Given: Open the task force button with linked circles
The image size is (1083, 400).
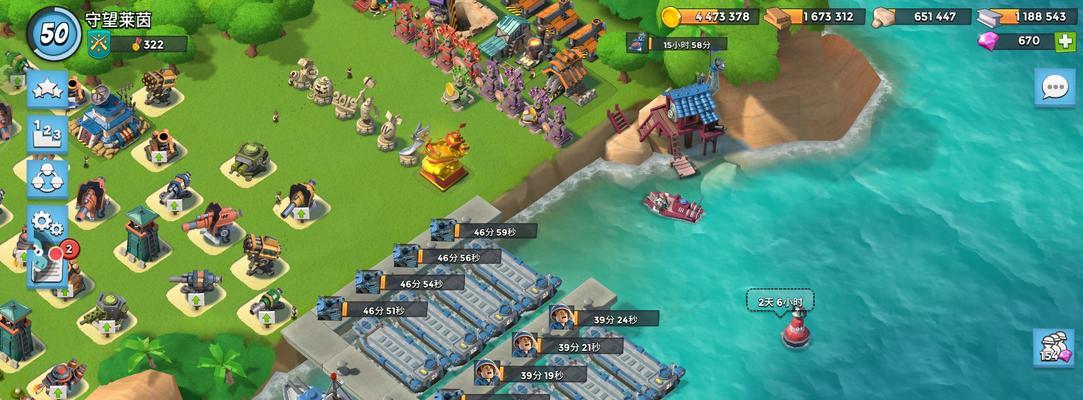Looking at the screenshot, I should [47, 177].
